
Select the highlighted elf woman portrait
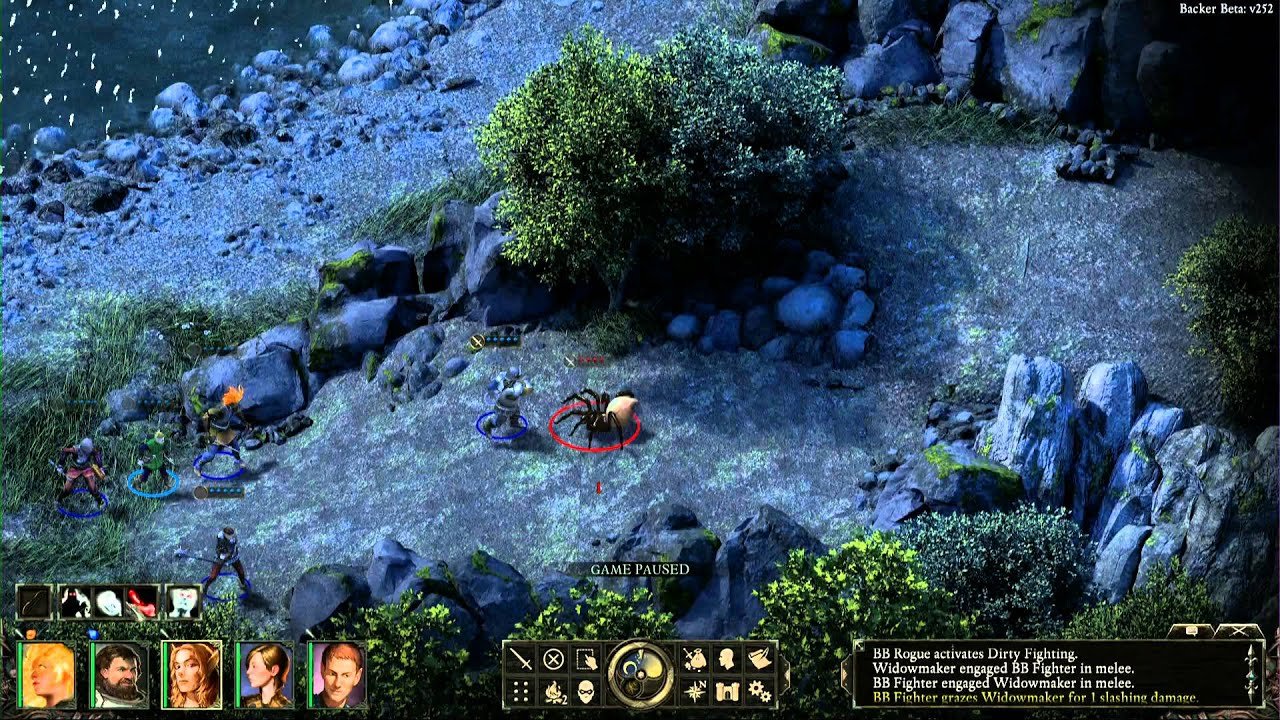click(x=192, y=675)
